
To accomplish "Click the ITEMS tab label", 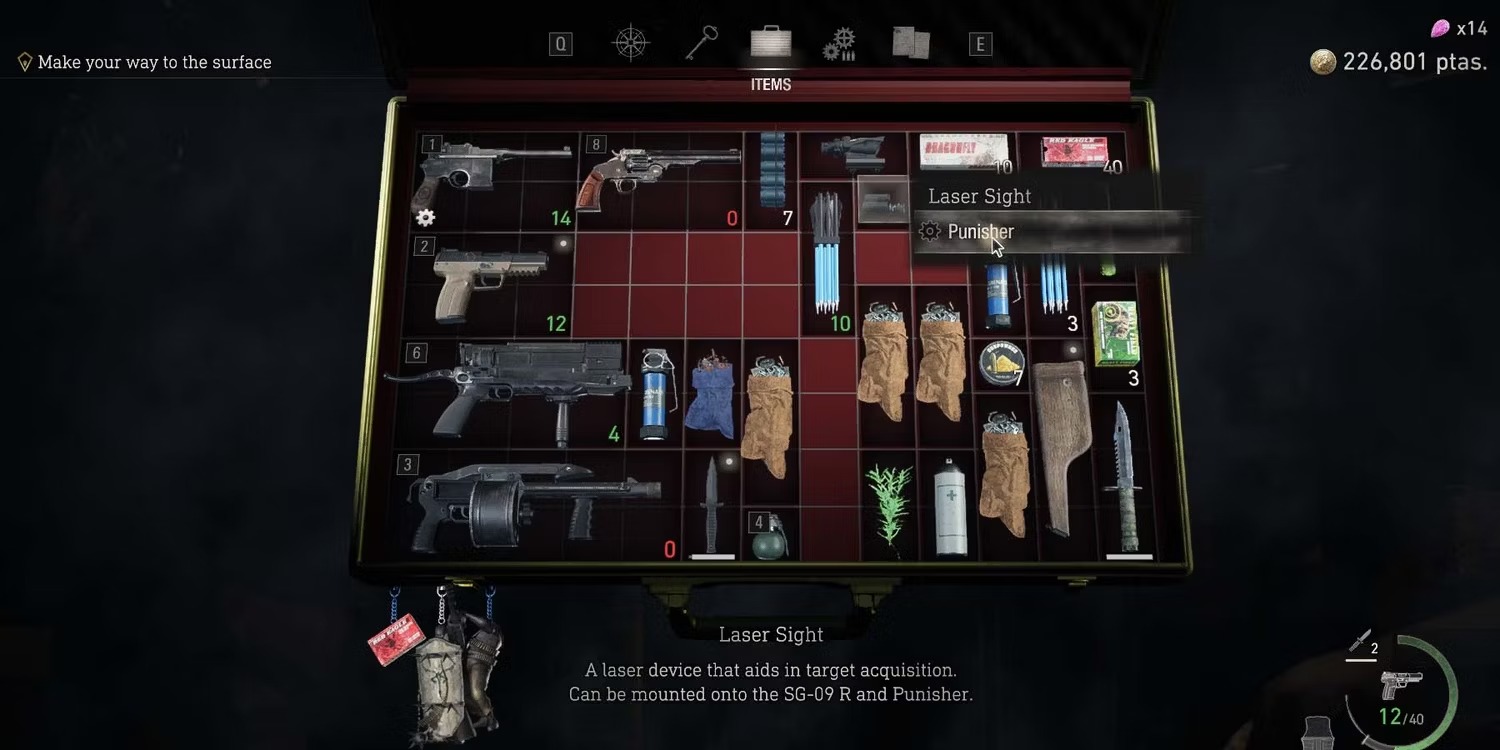I will point(769,84).
